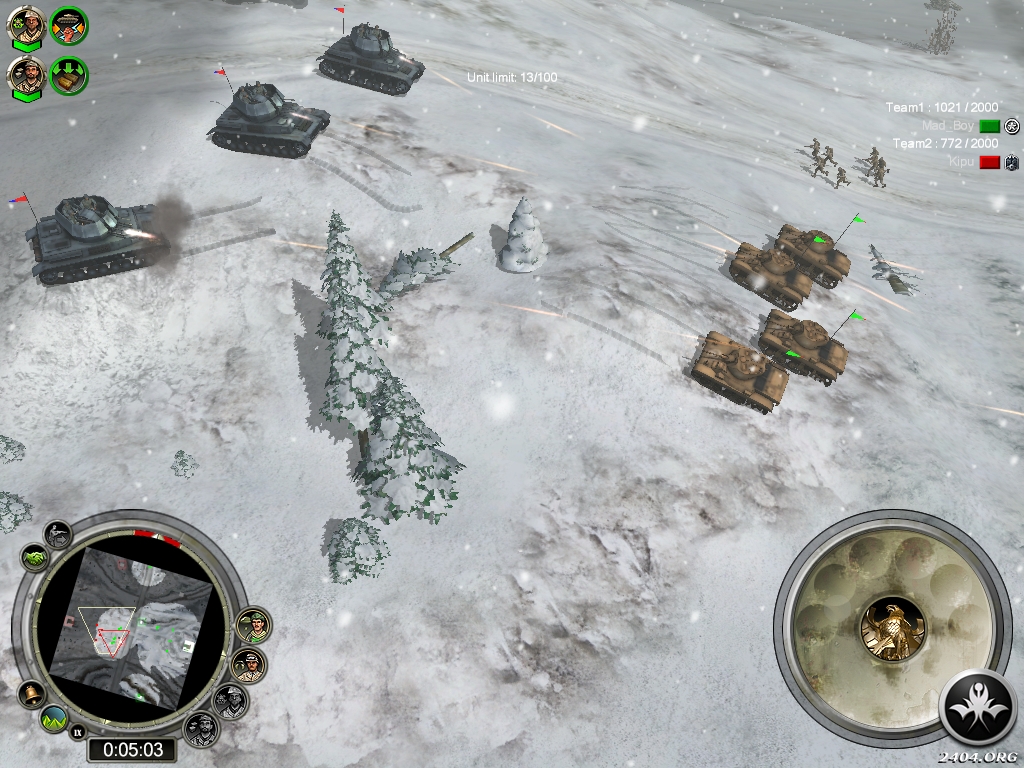Pick the bottom greyed-out bearded officer portrait
Screen dimensions: 1024x768
point(201,729)
